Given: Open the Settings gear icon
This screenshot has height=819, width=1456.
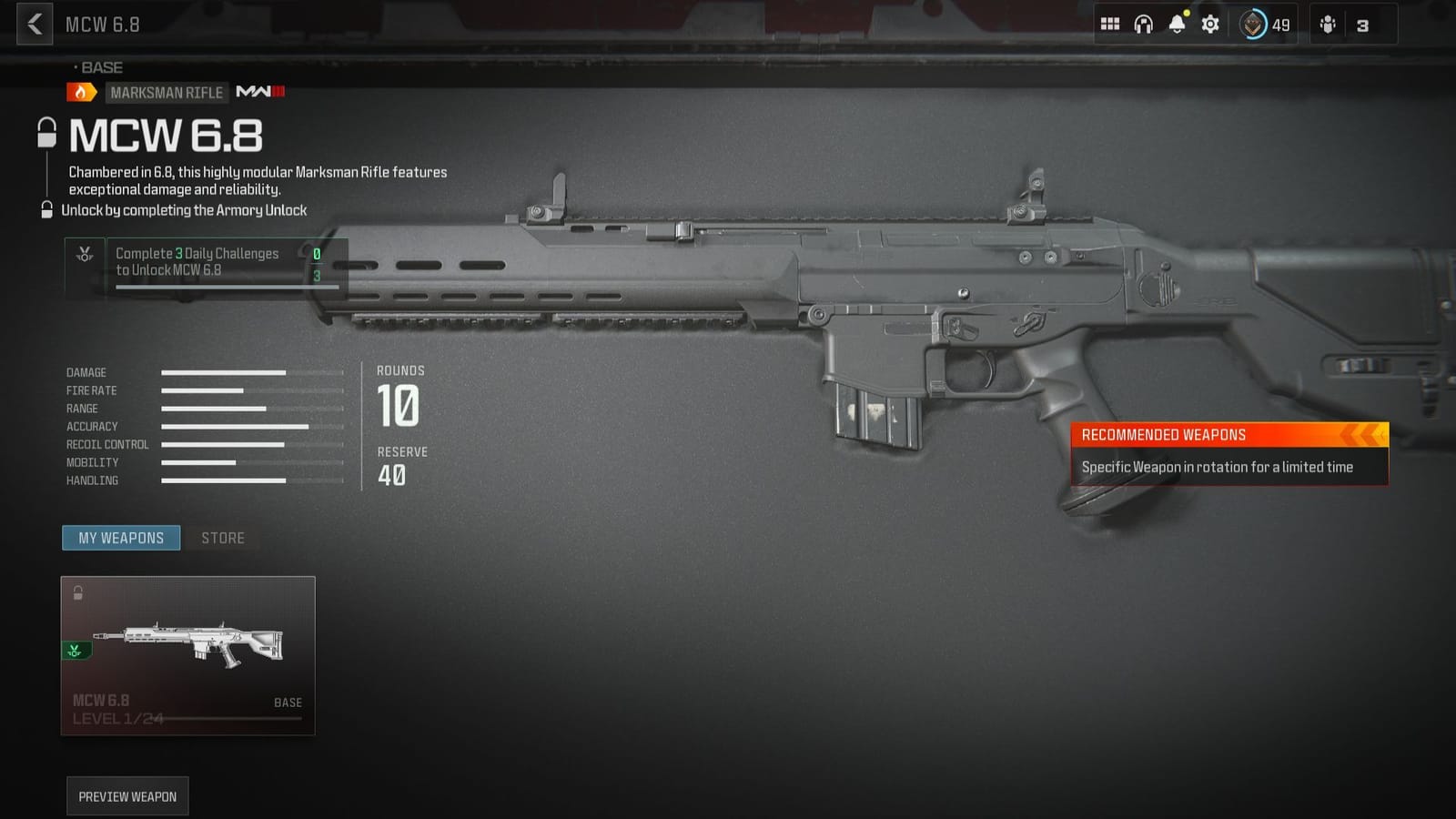Looking at the screenshot, I should click(x=1210, y=25).
